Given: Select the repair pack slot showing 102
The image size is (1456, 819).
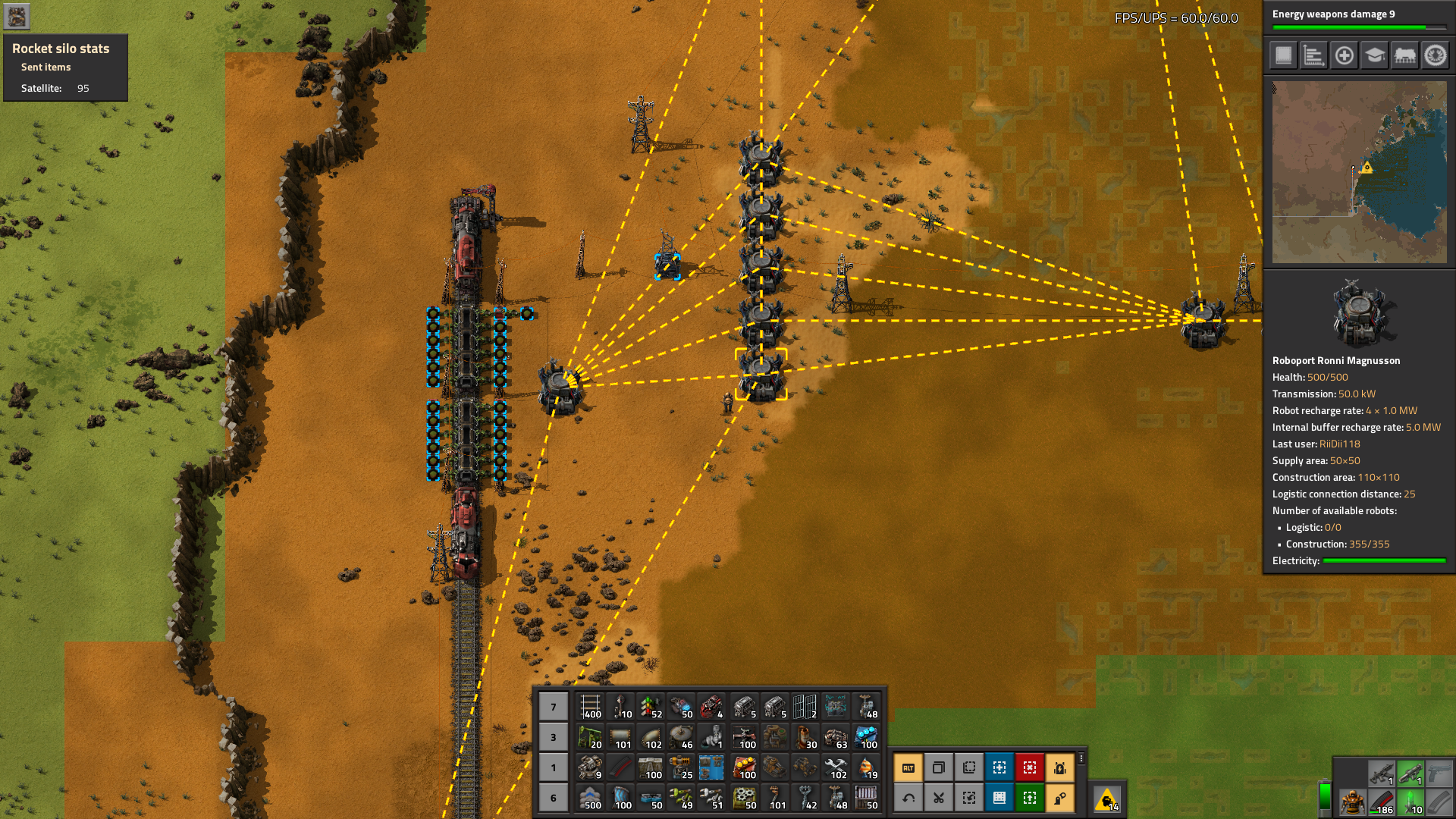Looking at the screenshot, I should [x=835, y=767].
